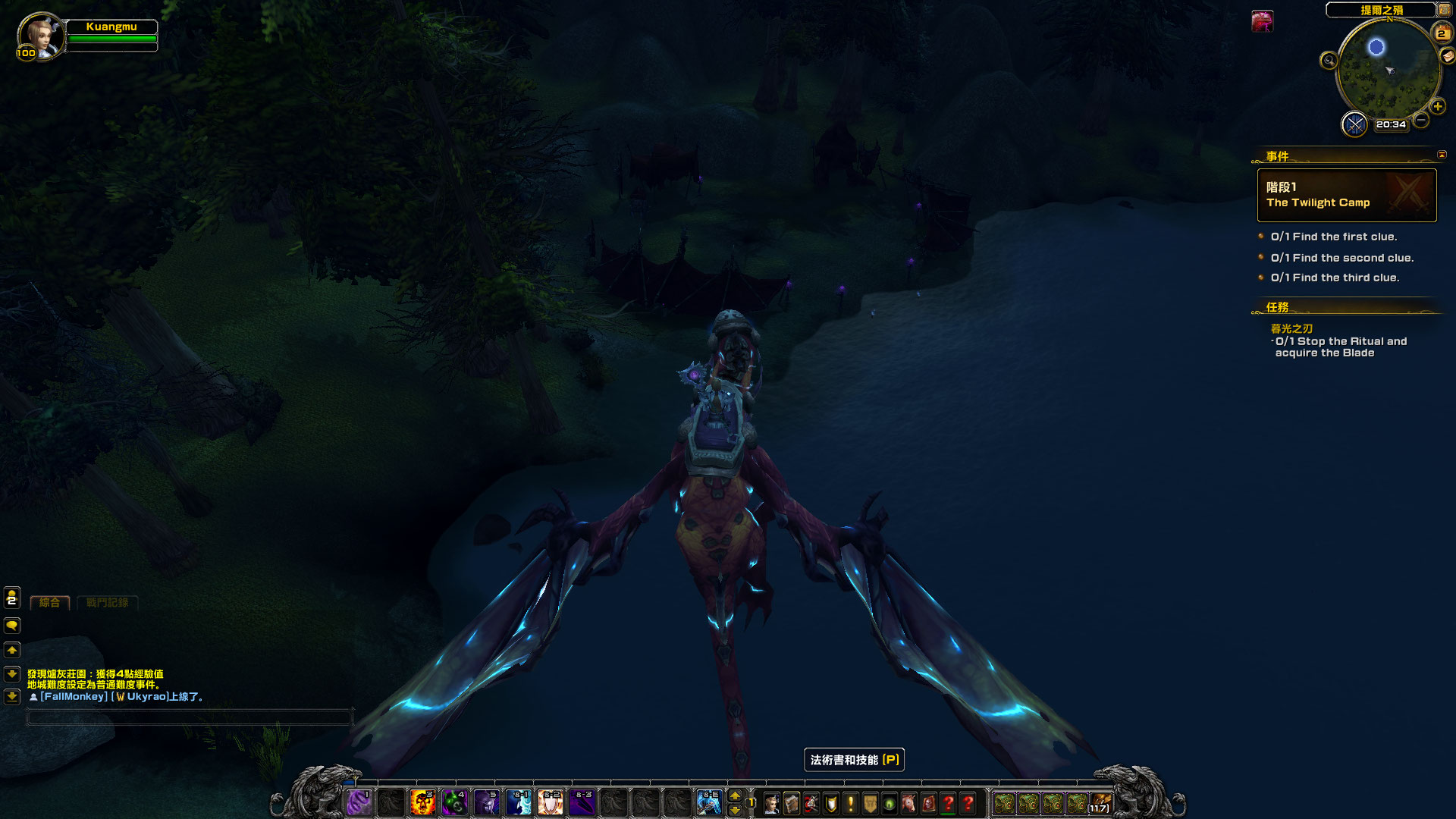Screen dimensions: 1456x819
Task: Click the crossed swords garrison button
Action: pos(1354,124)
